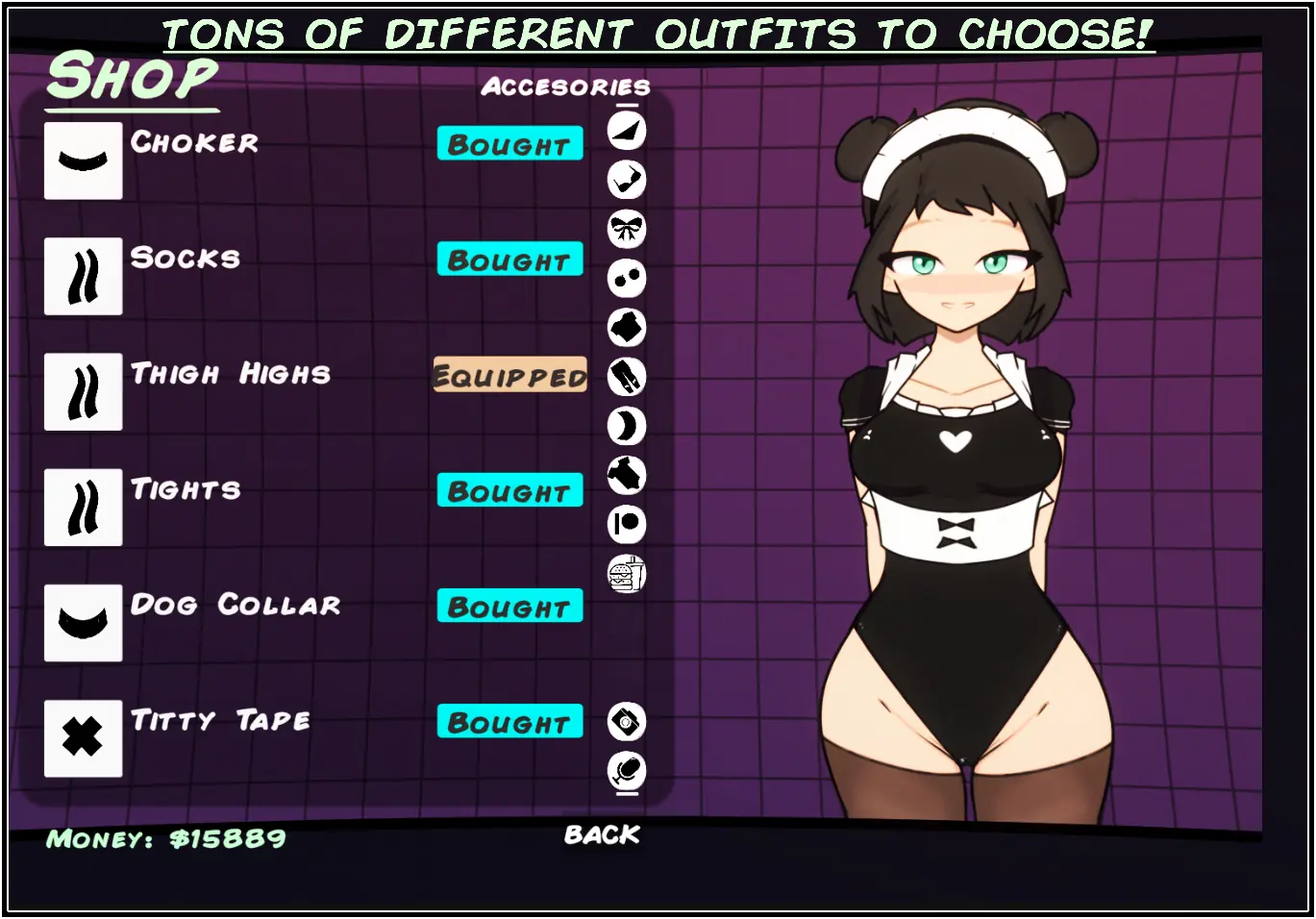Click the X-shaped tape item thumbnail
Screen dimensions: 1316x919
pyautogui.click(x=83, y=738)
